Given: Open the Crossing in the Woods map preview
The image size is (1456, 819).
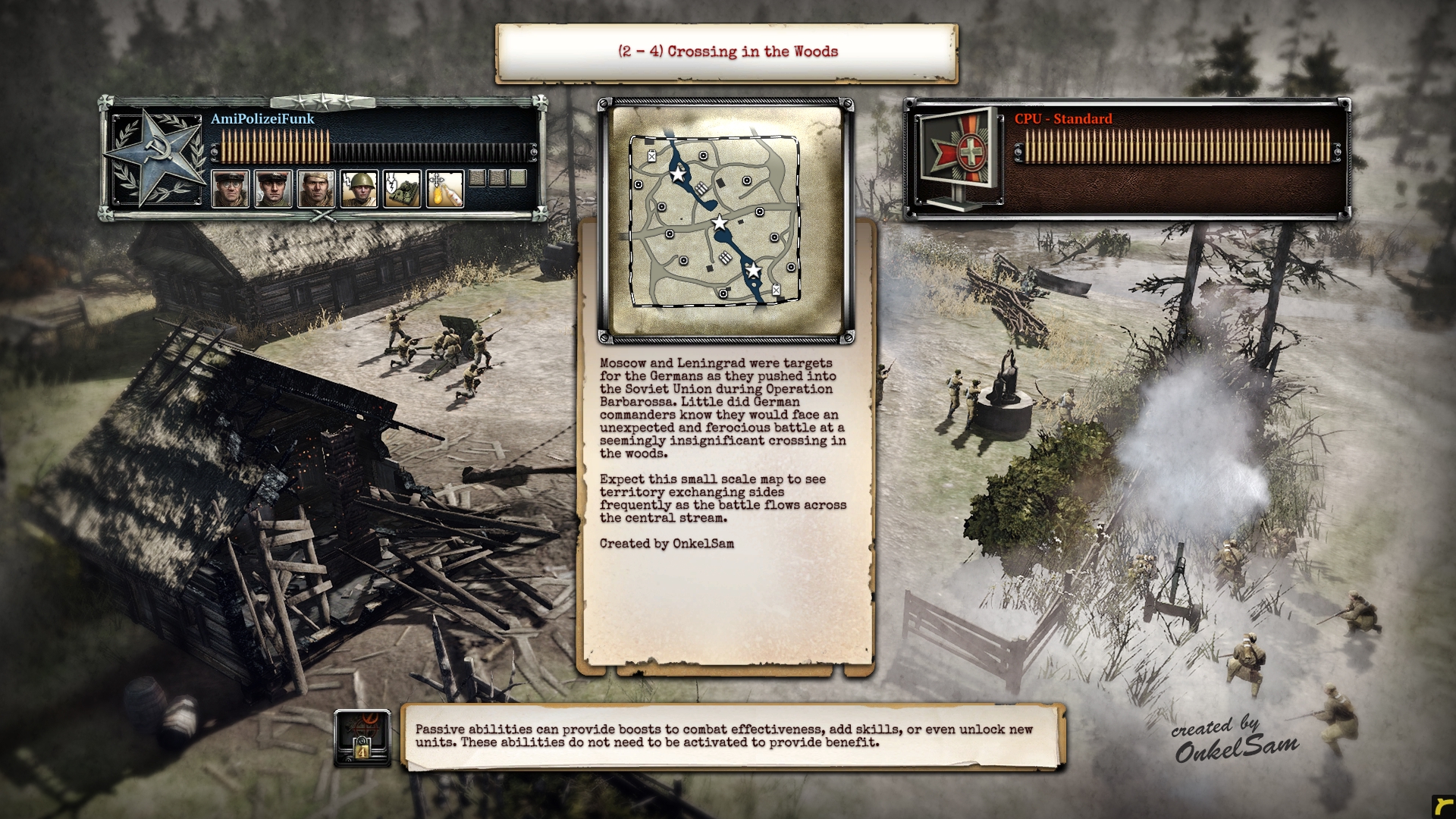Looking at the screenshot, I should coord(726,221).
